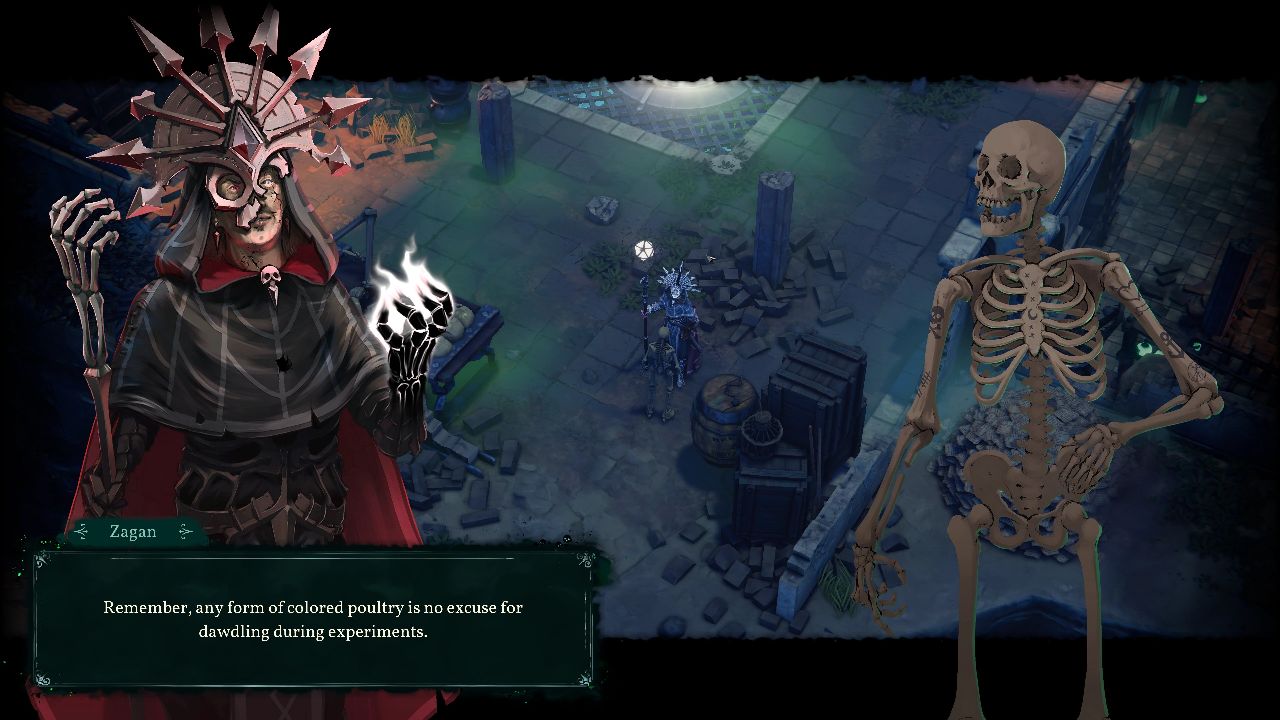Click Zagan's dialogue box to continue
The width and height of the screenshot is (1280, 720).
(x=313, y=619)
